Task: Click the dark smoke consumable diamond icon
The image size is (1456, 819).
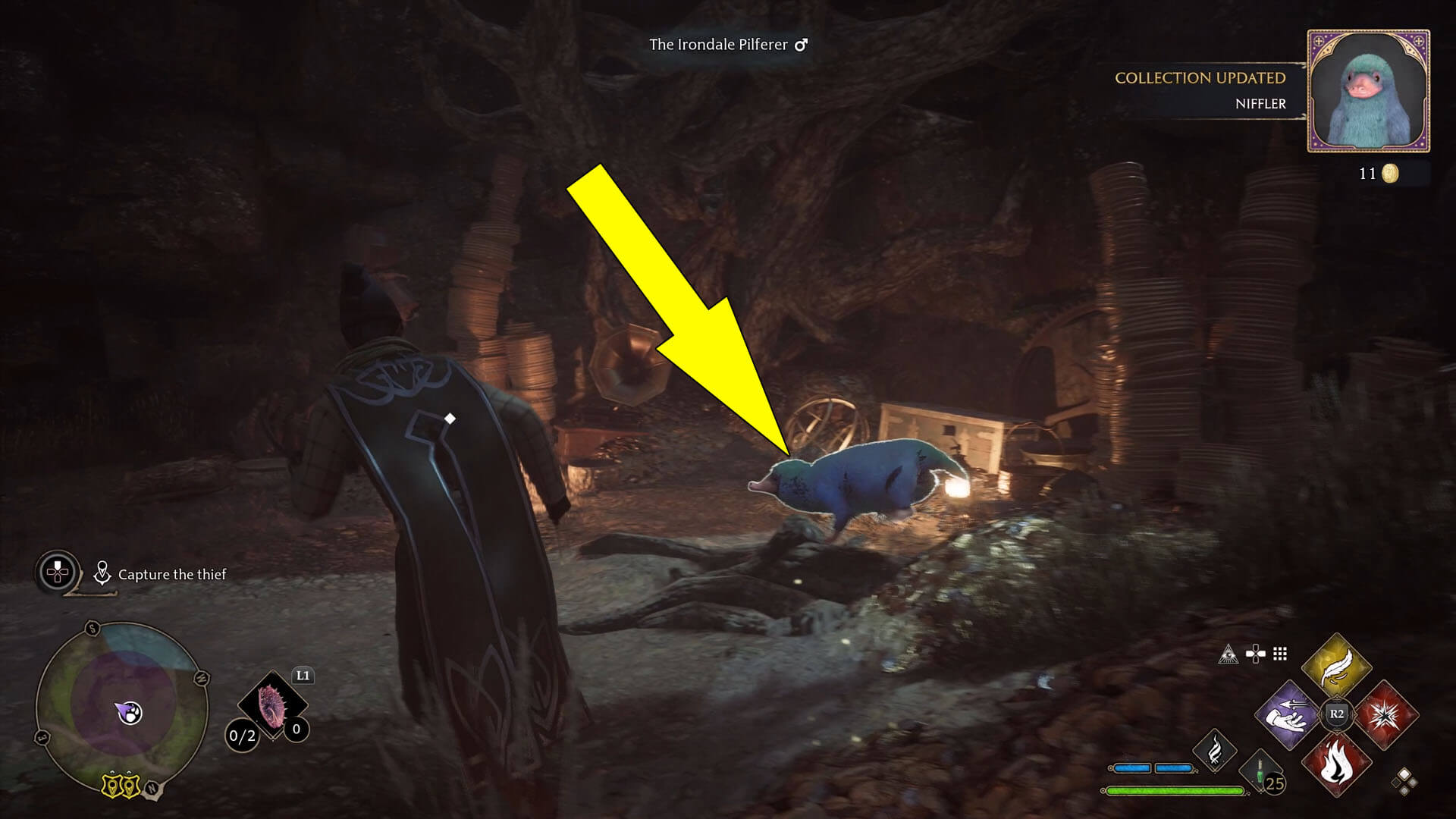Action: tap(1215, 752)
